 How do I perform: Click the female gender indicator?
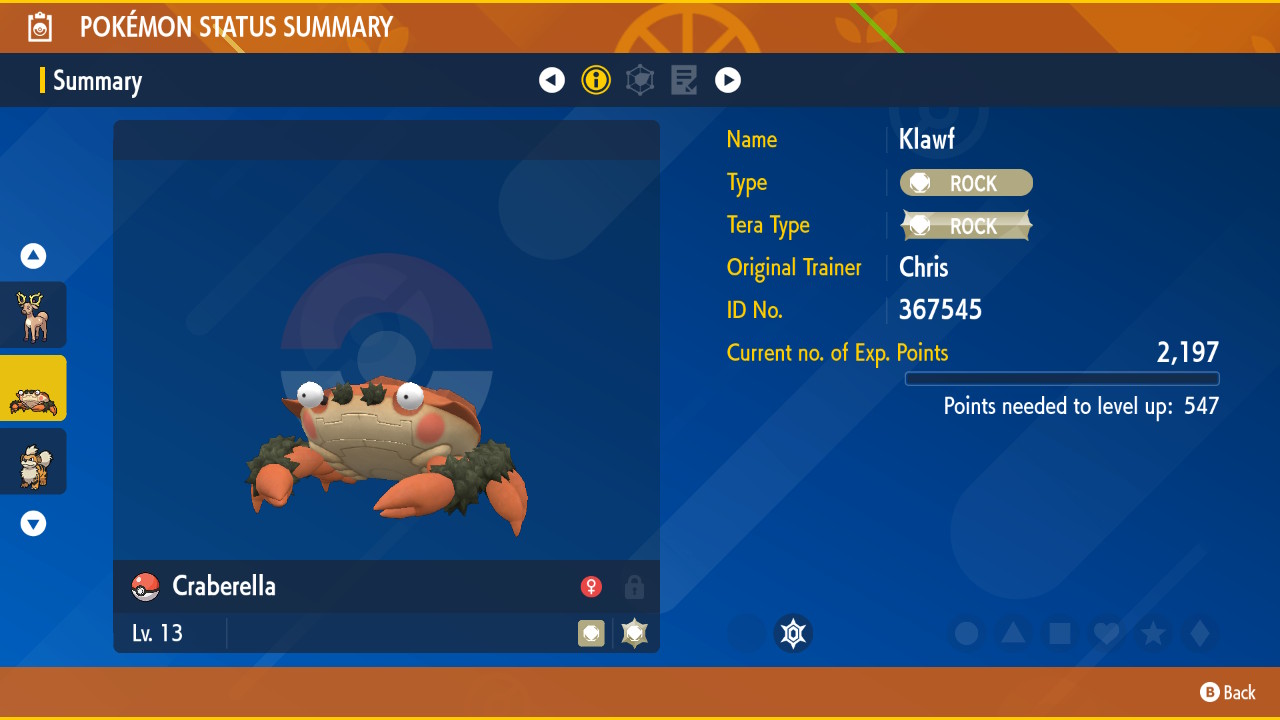(591, 587)
